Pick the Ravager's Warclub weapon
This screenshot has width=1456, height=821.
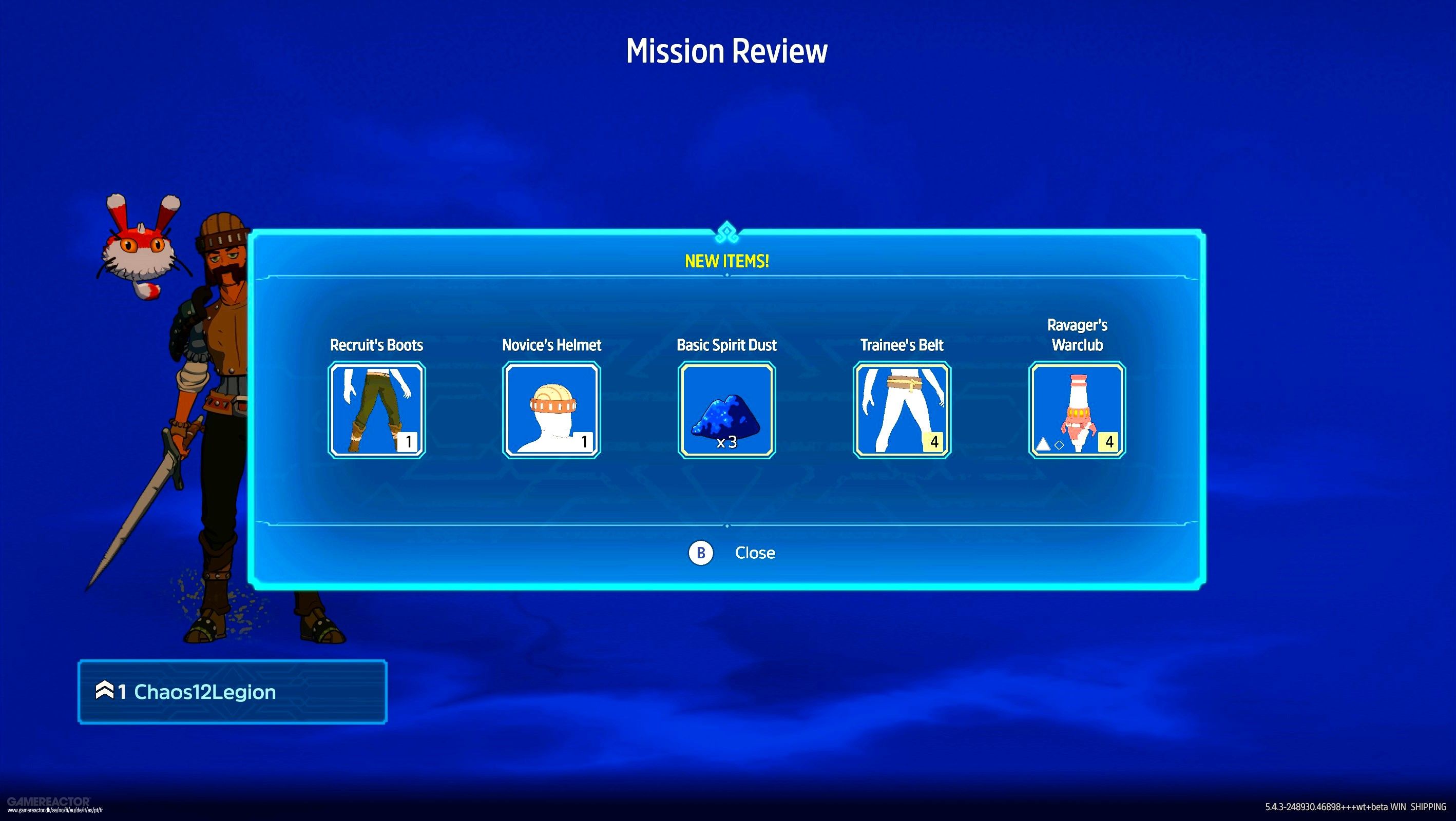tap(1077, 409)
